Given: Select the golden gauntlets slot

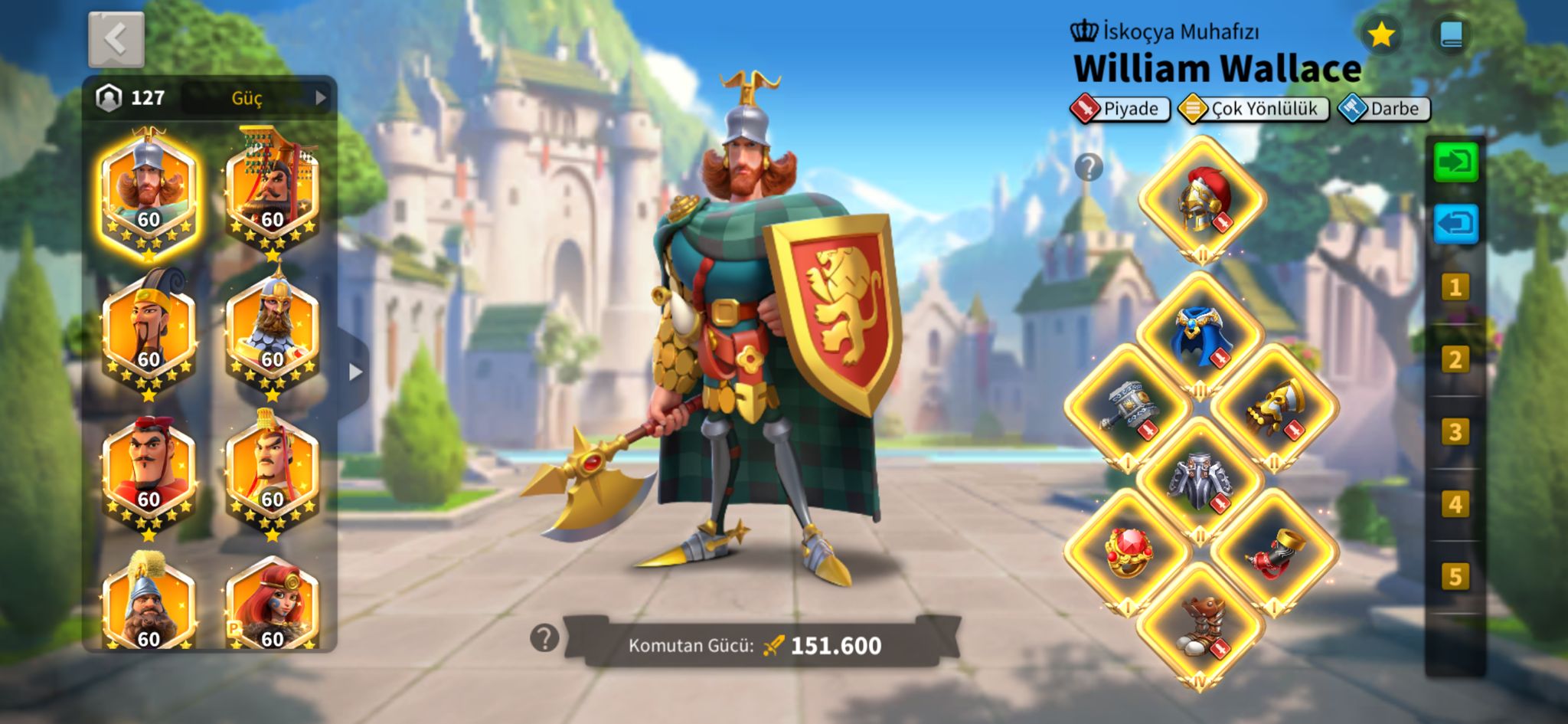Looking at the screenshot, I should click(x=1274, y=407).
